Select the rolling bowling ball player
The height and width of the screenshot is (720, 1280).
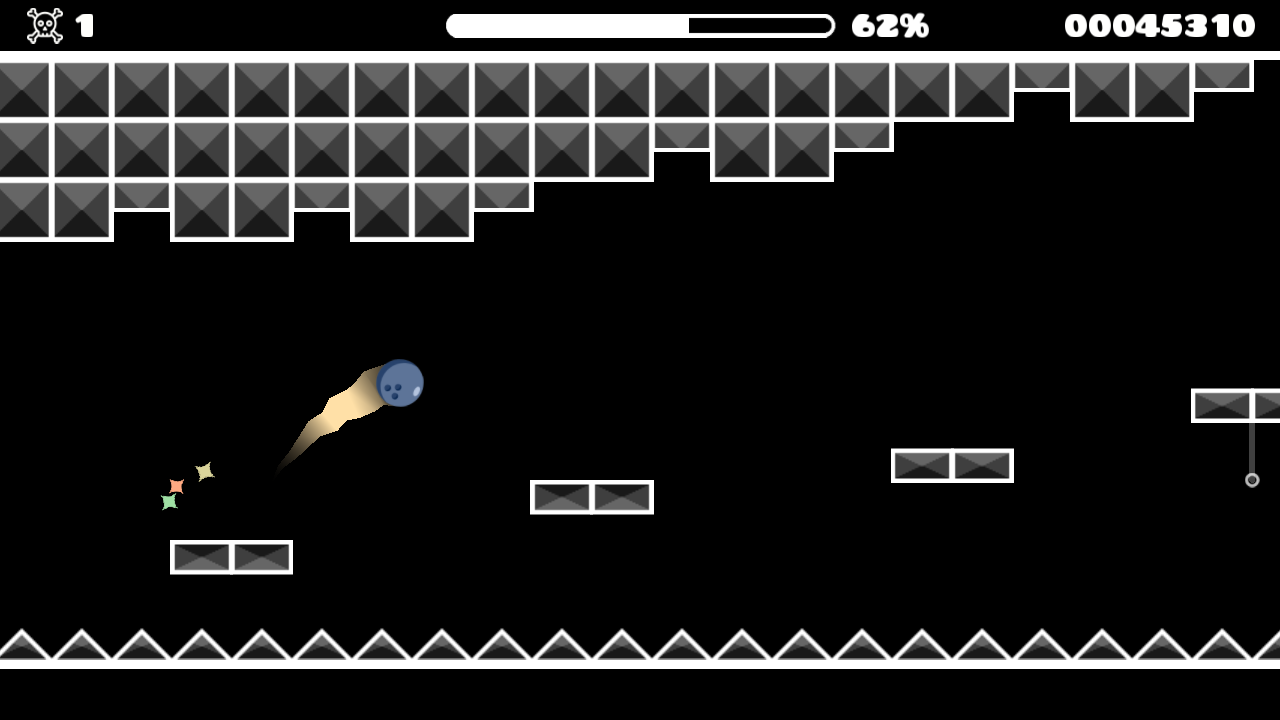(x=399, y=384)
